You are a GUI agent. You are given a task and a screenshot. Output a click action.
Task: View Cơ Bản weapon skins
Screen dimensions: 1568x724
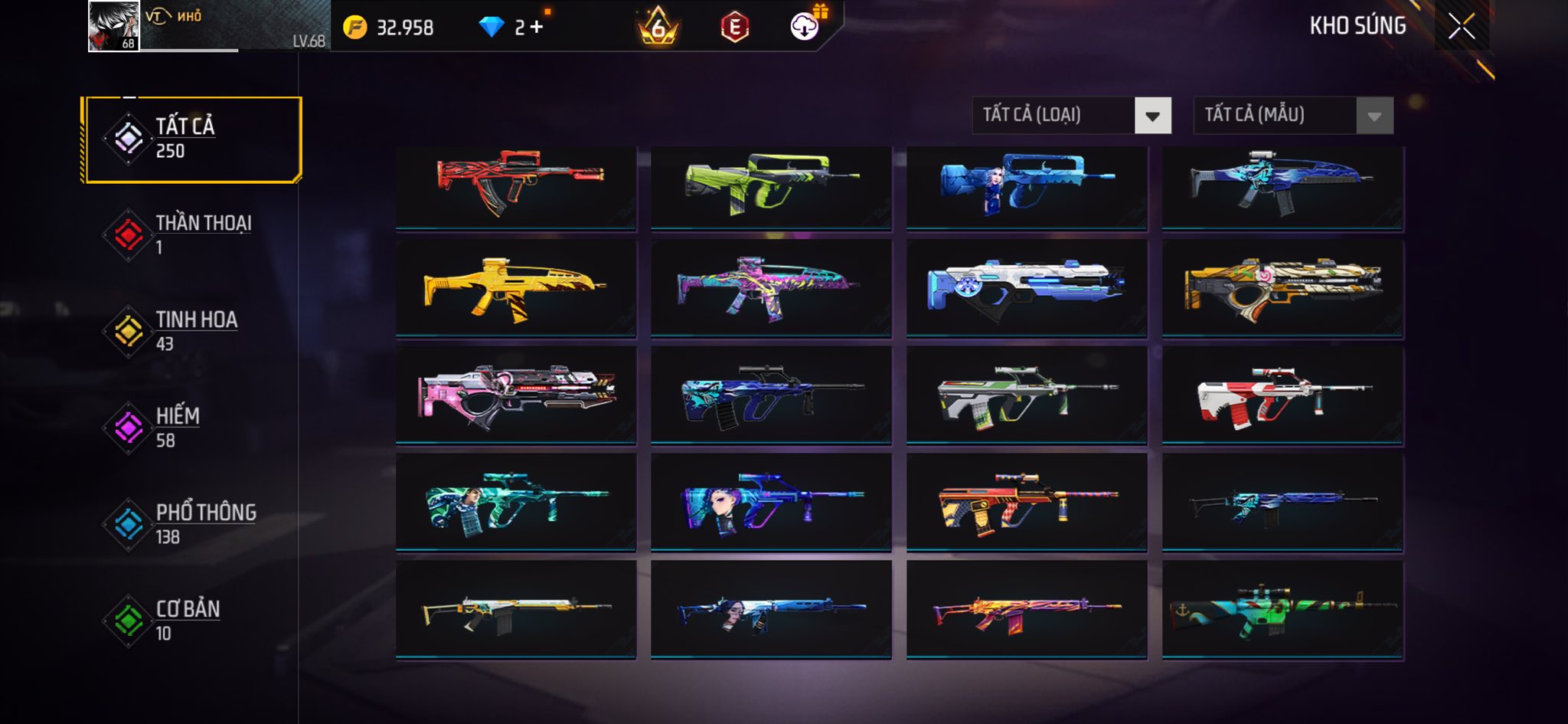[x=192, y=621]
